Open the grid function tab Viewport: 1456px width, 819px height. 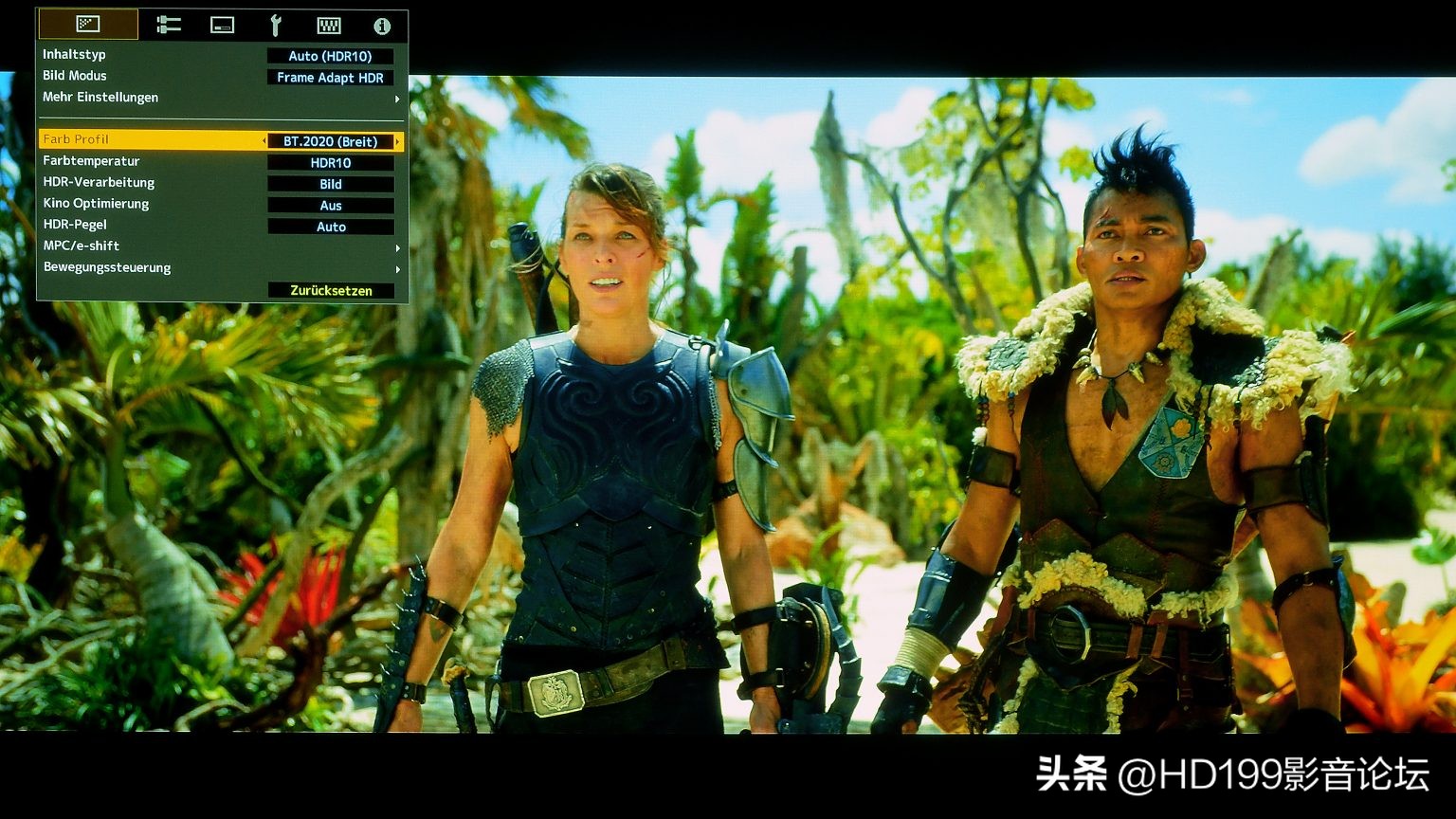click(329, 26)
